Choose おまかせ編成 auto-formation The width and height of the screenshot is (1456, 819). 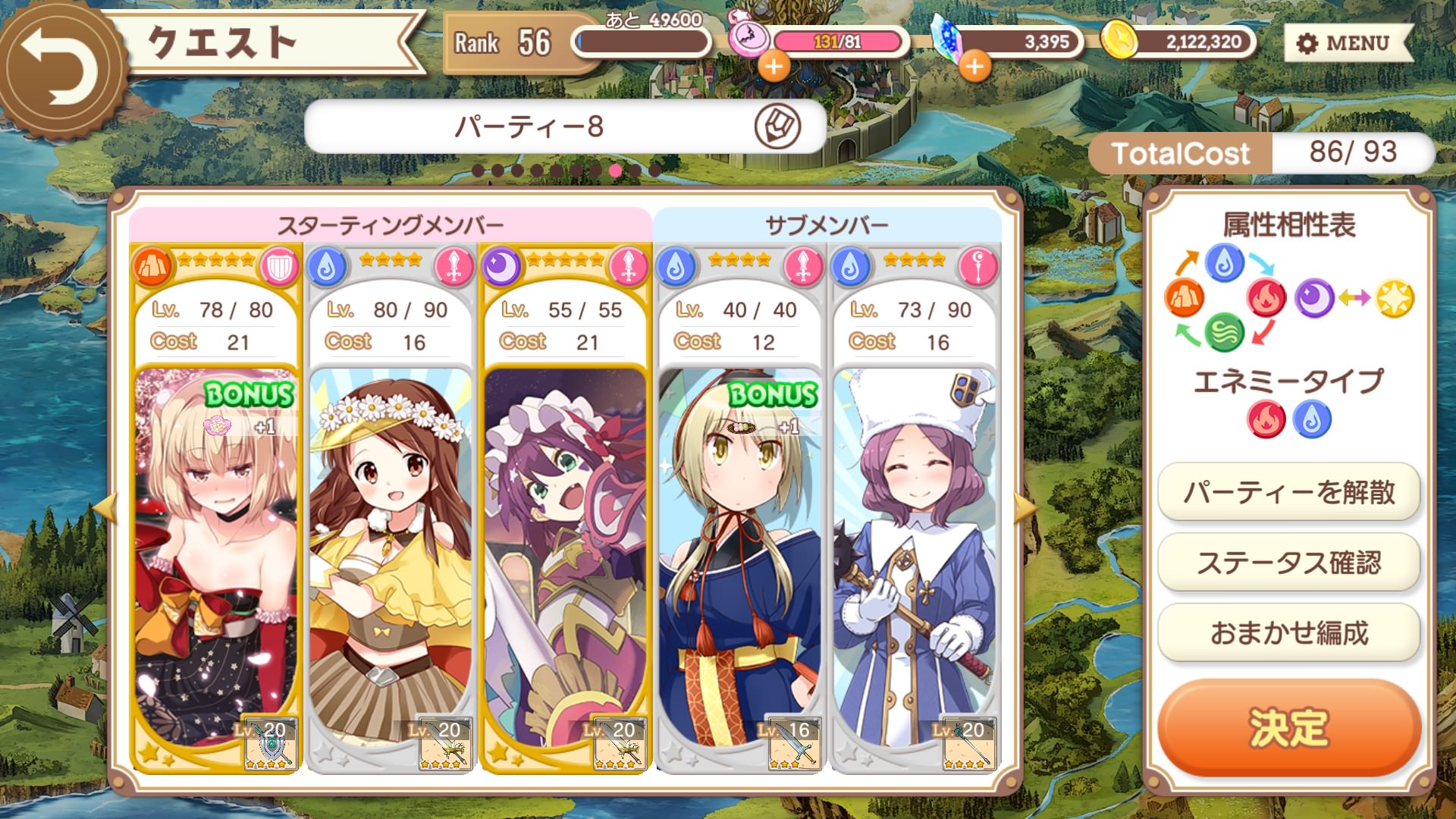coord(1288,633)
